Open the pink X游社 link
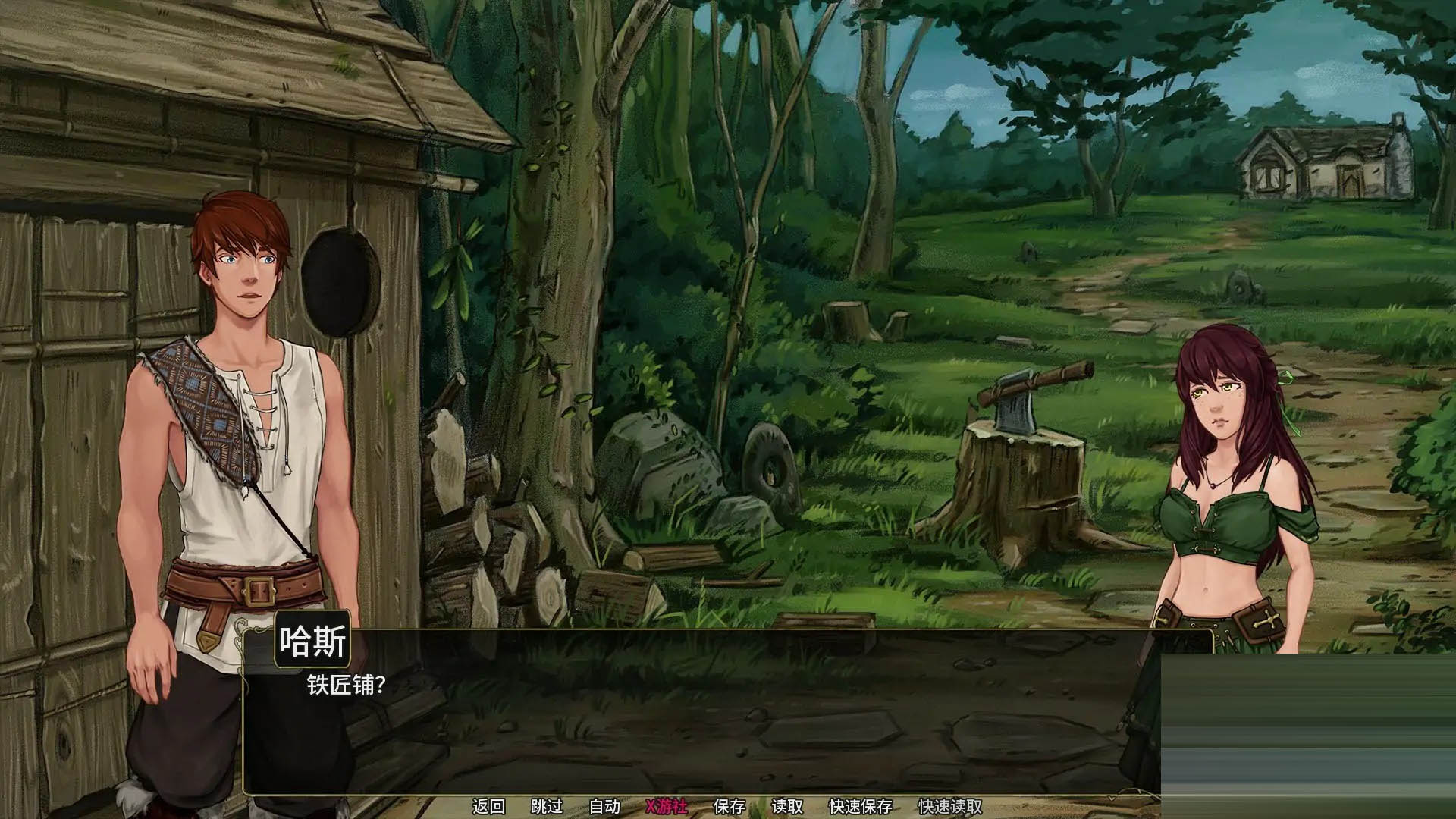Viewport: 1456px width, 819px height. 666,806
